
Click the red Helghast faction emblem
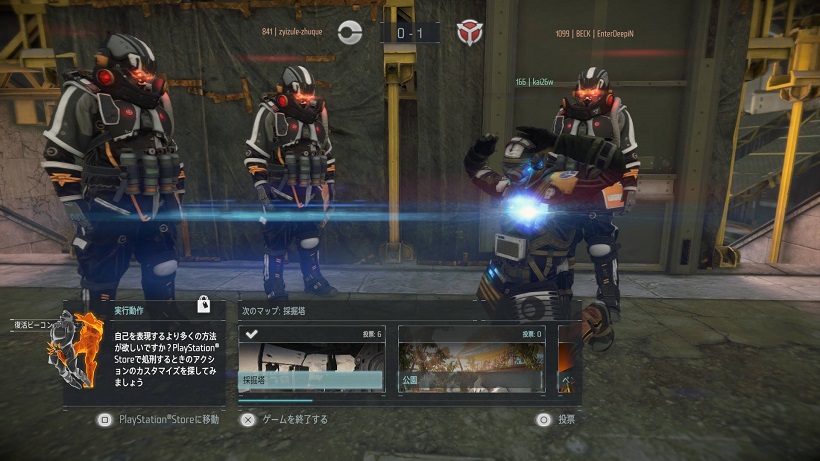(x=468, y=33)
